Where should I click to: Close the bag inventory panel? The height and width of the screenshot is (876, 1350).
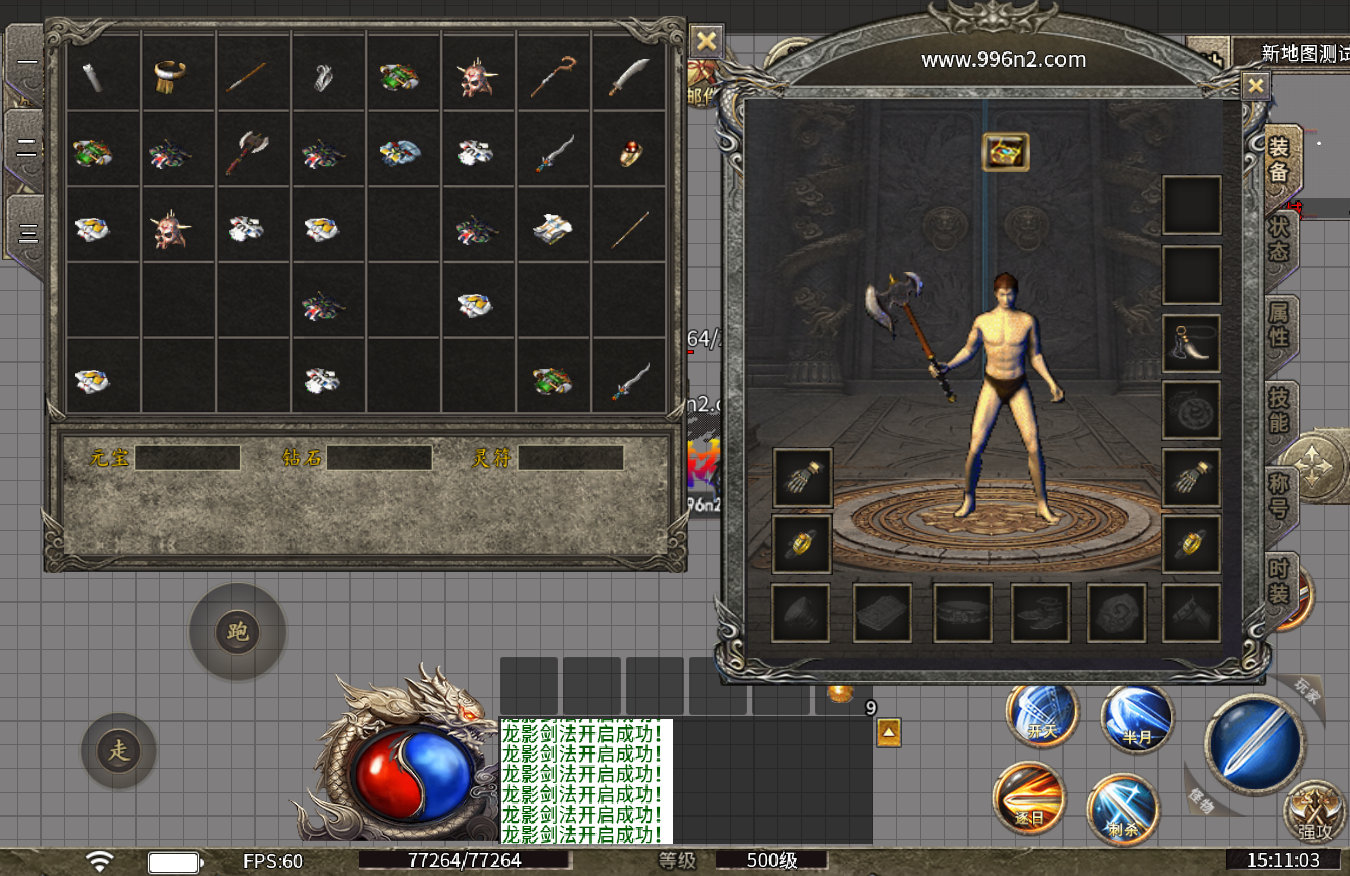coord(706,41)
